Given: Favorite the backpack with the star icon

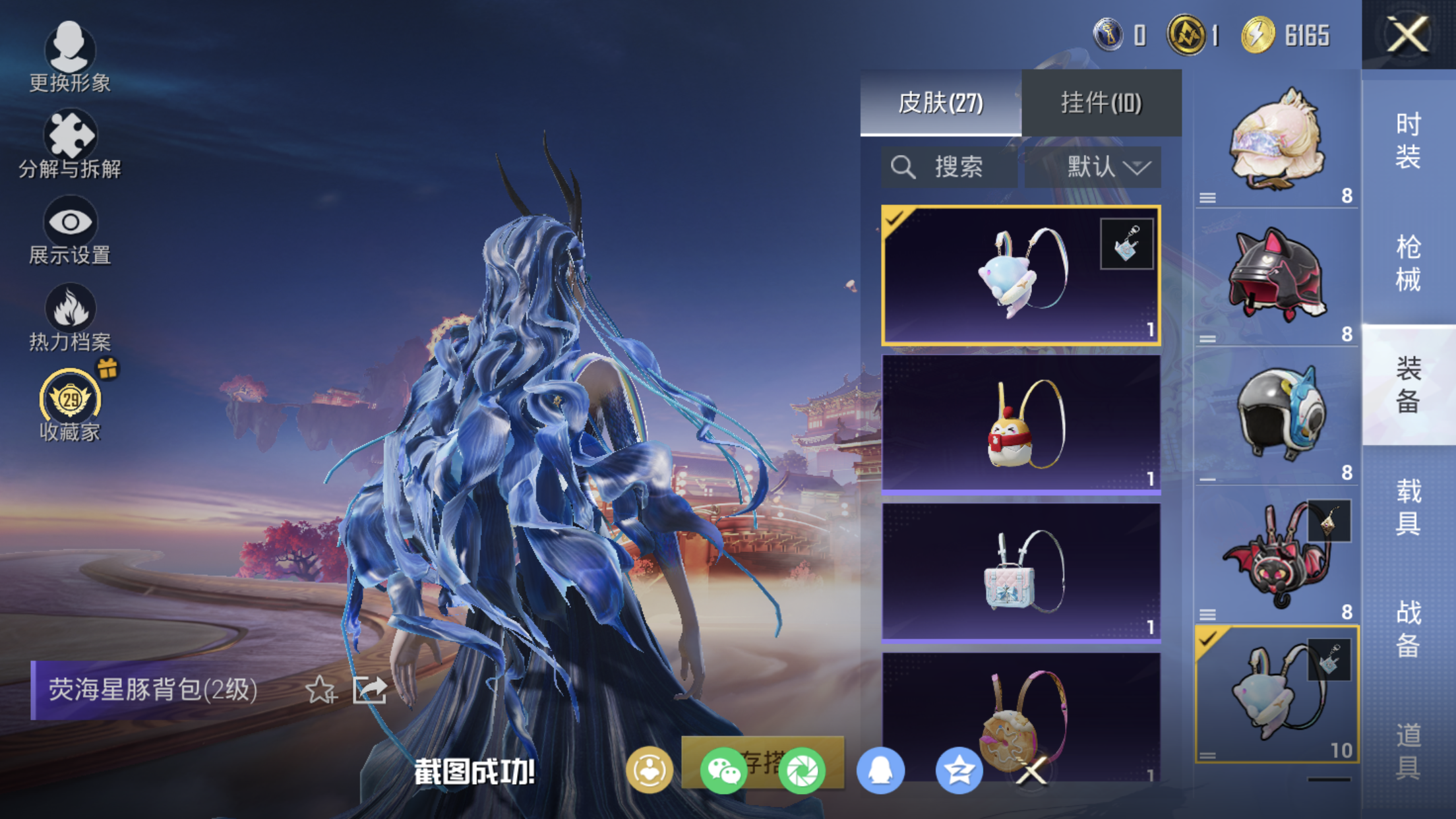Looking at the screenshot, I should pyautogui.click(x=320, y=690).
